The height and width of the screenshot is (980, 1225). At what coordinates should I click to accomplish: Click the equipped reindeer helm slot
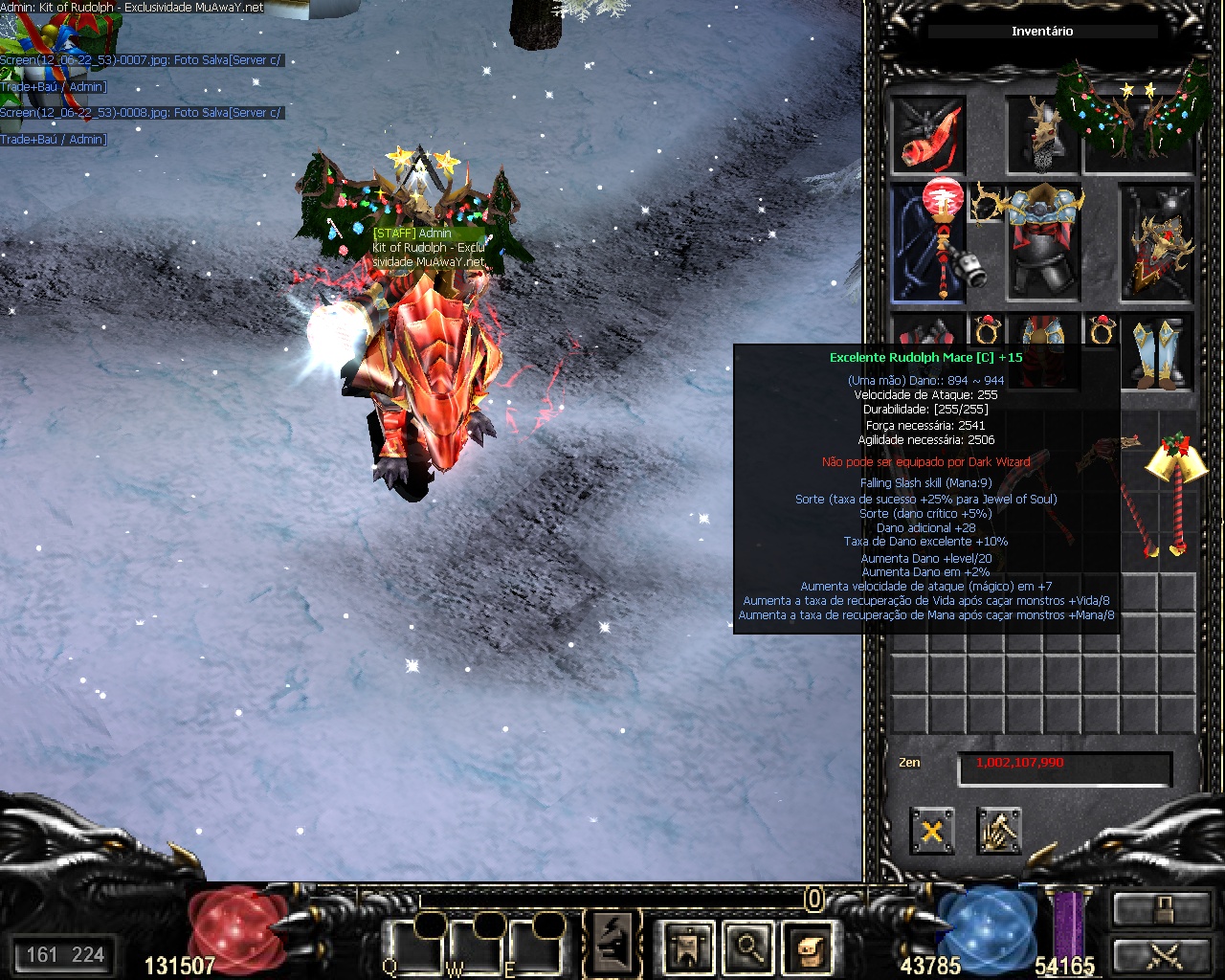pyautogui.click(x=1041, y=135)
